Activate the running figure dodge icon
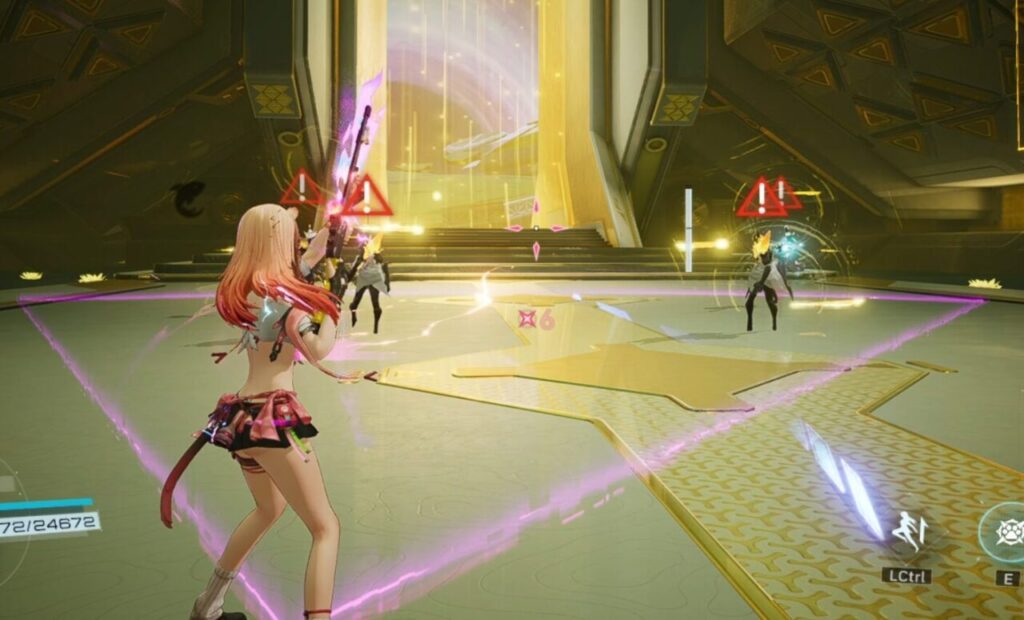The height and width of the screenshot is (620, 1024). point(907,531)
